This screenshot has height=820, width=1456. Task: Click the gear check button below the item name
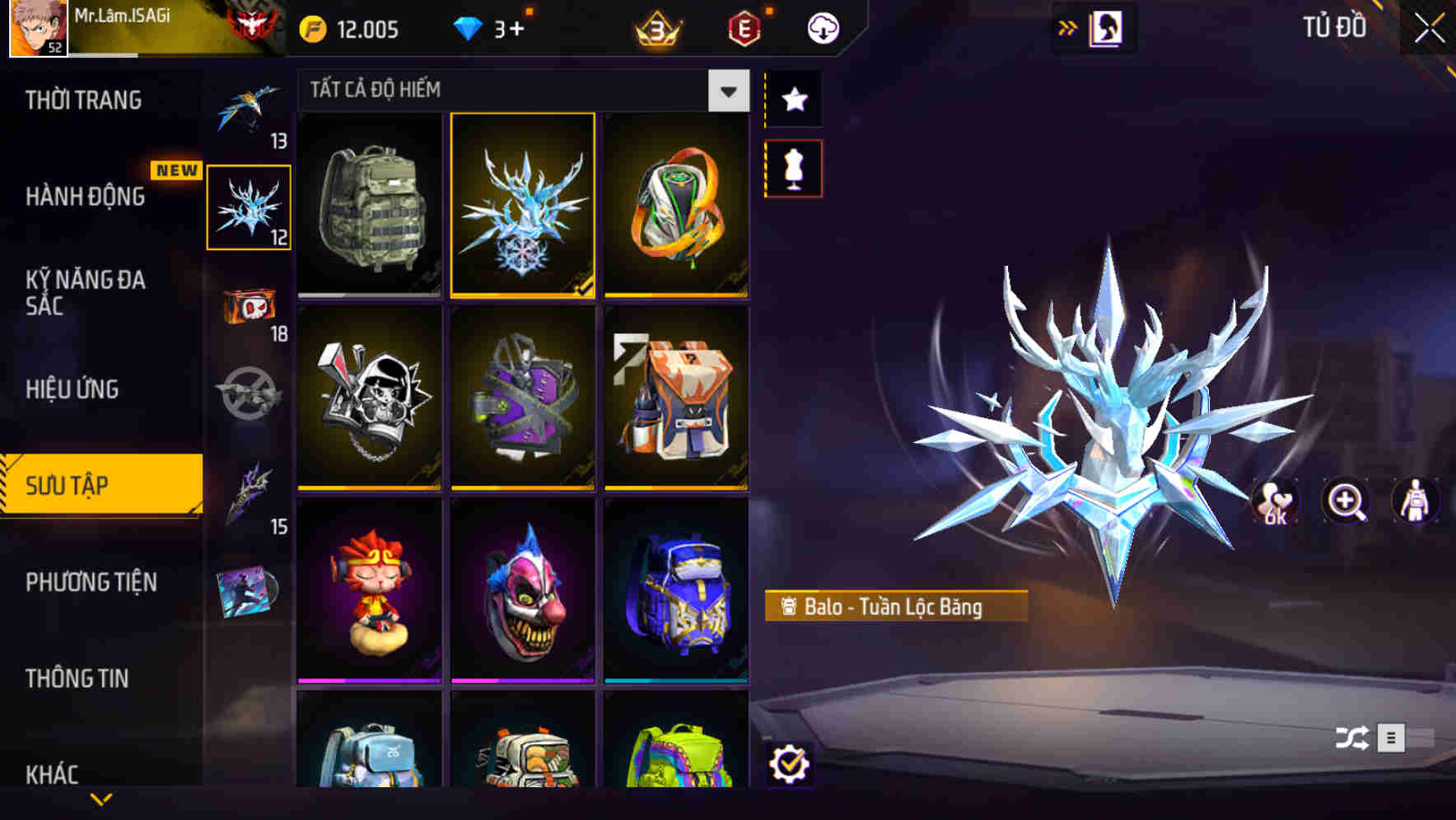tap(792, 765)
